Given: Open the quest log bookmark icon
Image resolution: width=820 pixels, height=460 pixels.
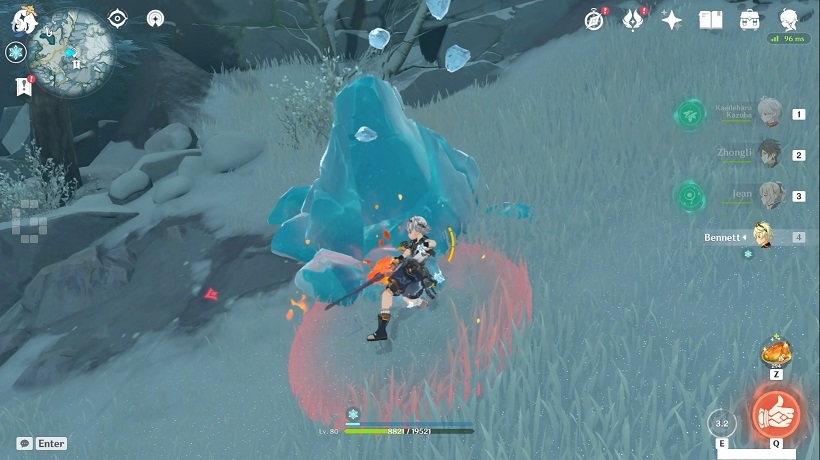Looking at the screenshot, I should pos(24,87).
